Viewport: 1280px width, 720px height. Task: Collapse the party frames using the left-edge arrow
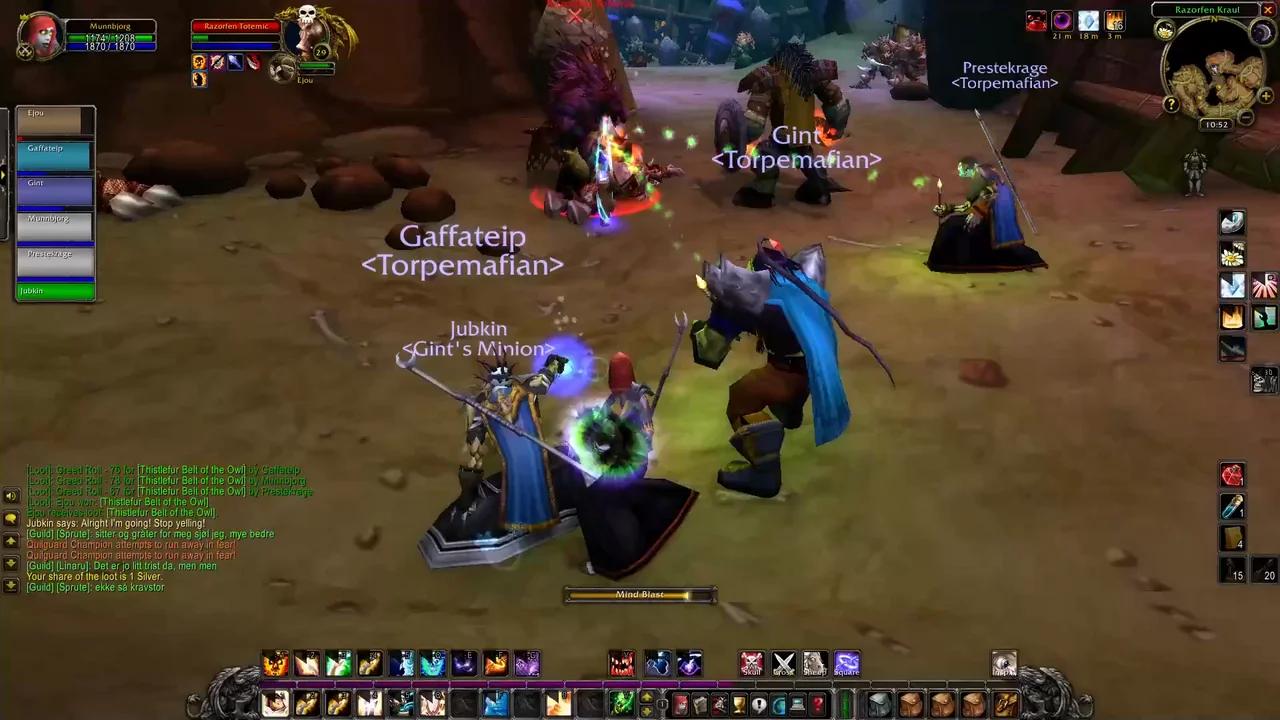(4, 172)
